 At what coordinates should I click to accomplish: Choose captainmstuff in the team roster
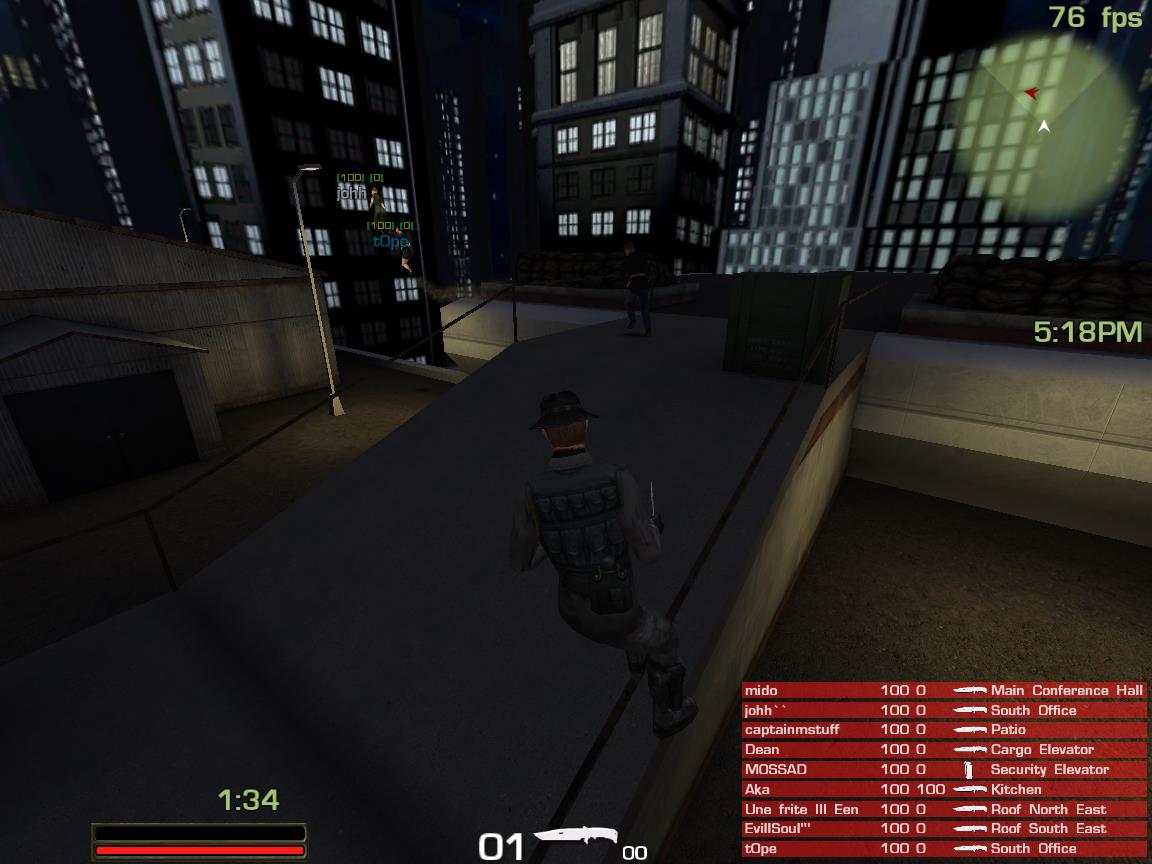pos(943,730)
